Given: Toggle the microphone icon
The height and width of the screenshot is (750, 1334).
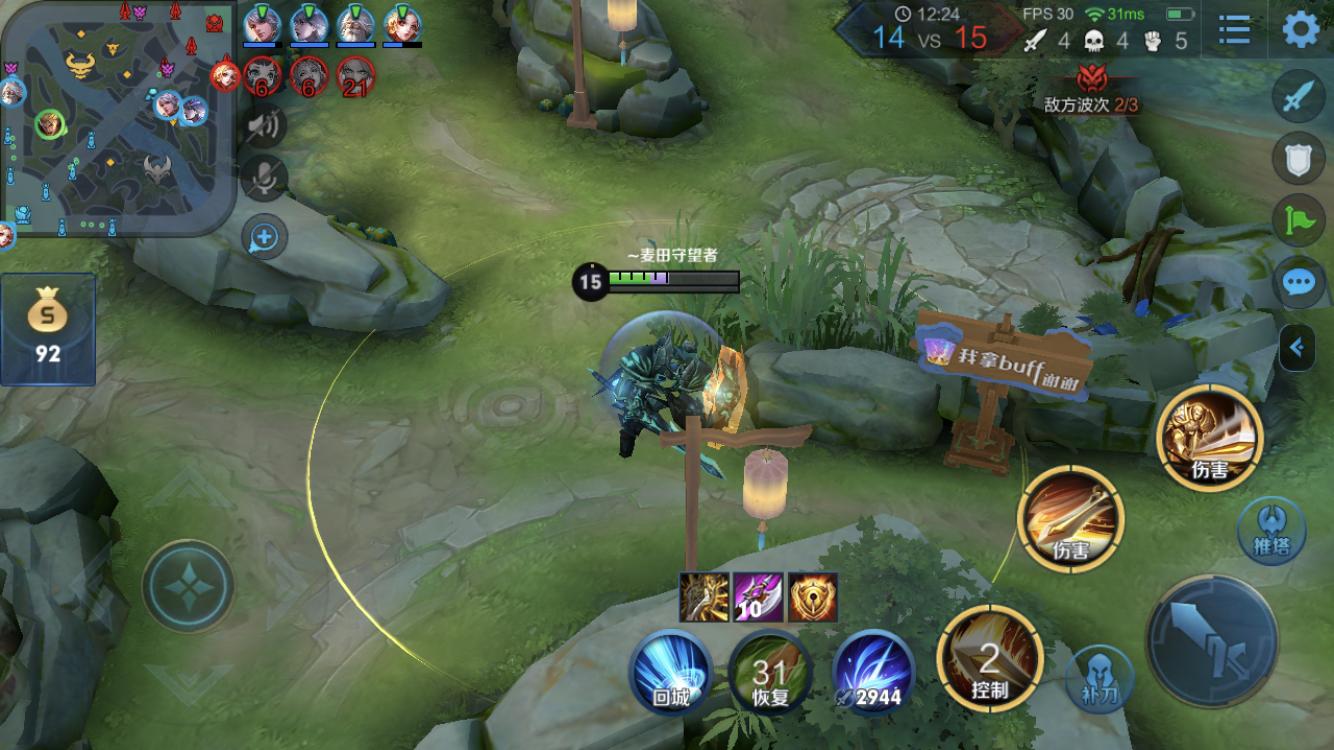Looking at the screenshot, I should pos(264,179).
